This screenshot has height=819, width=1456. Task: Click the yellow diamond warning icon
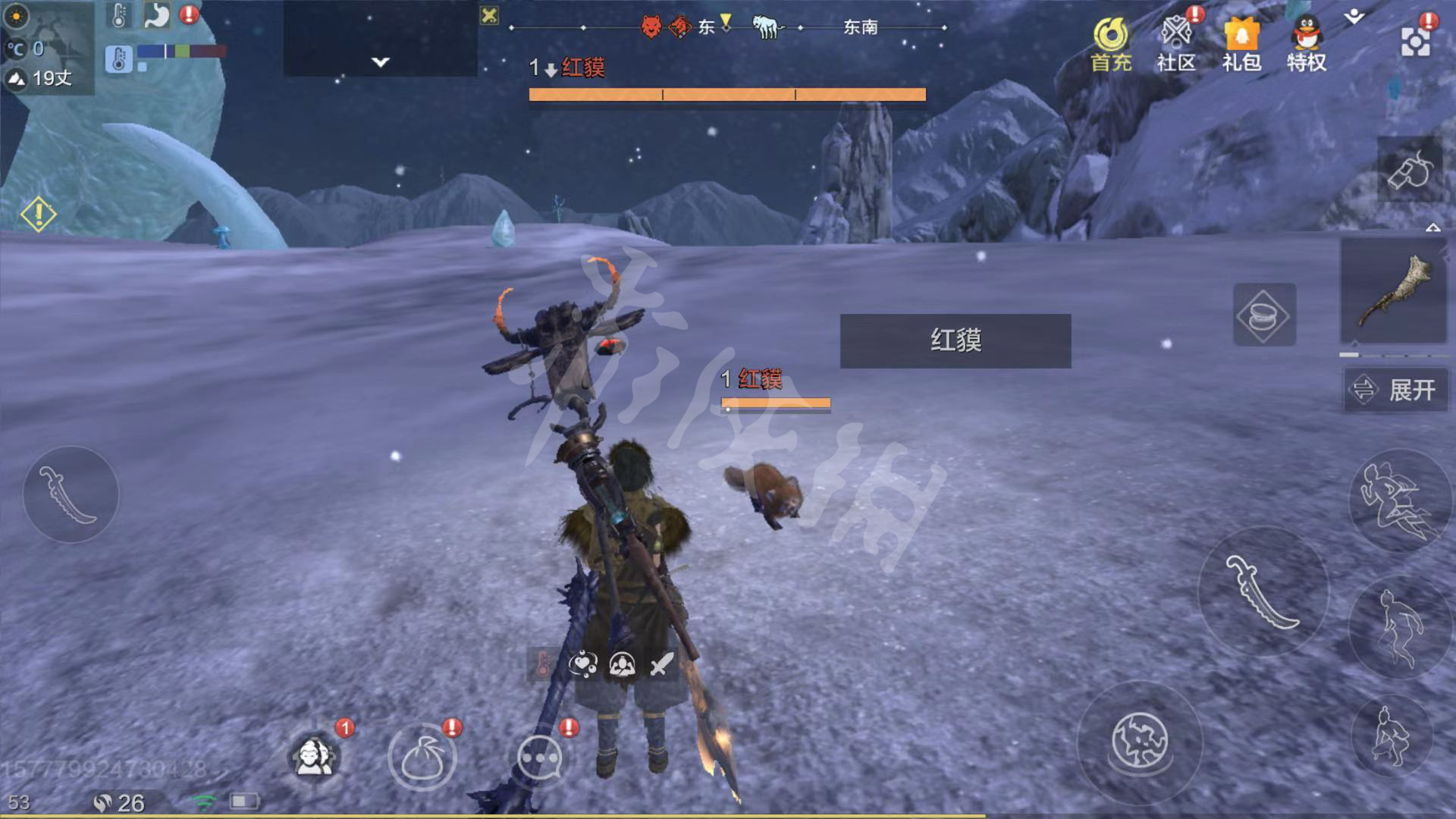38,215
